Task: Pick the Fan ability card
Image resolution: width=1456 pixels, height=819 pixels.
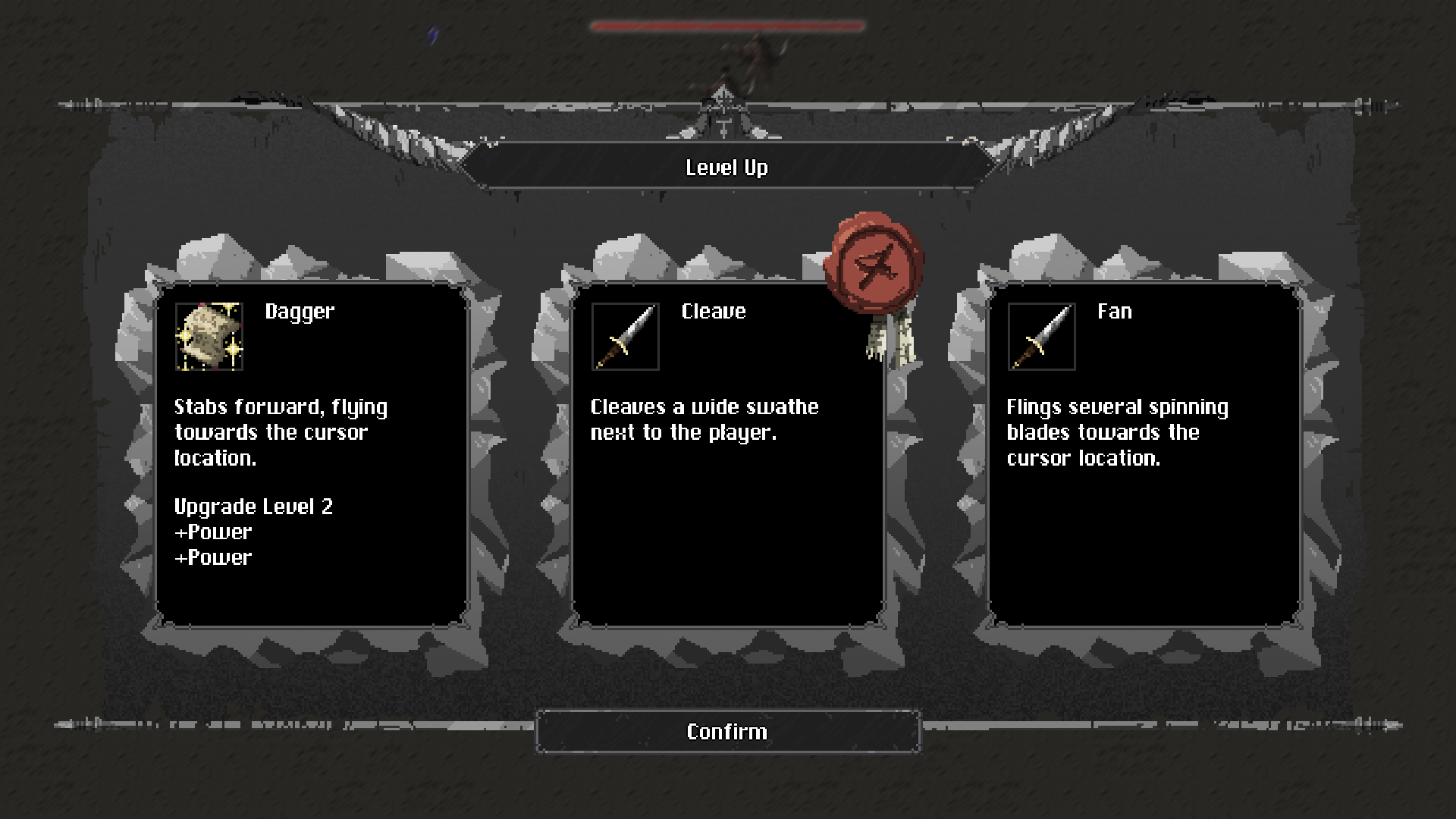Action: [1144, 455]
